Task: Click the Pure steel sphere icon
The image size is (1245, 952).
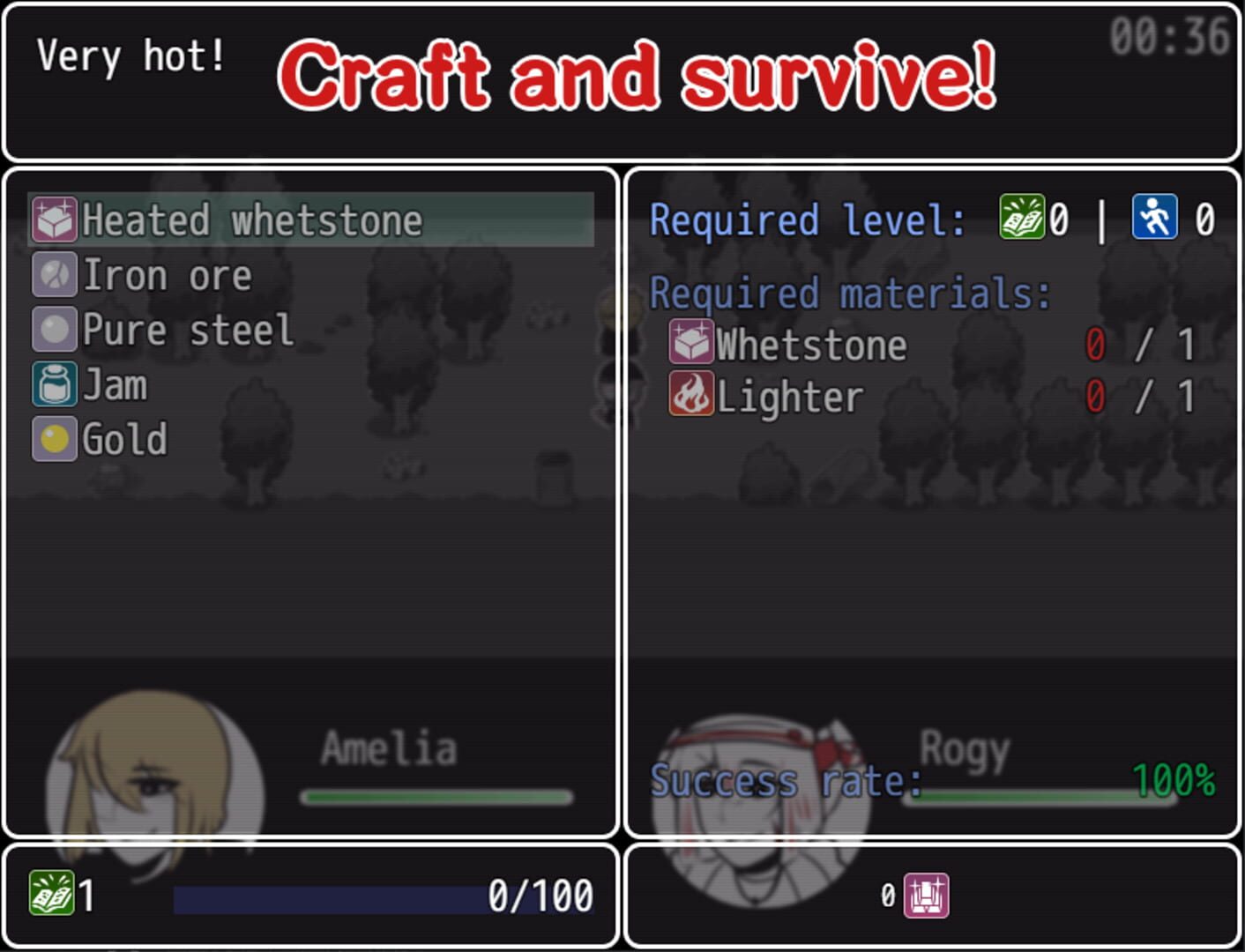Action: pyautogui.click(x=54, y=330)
